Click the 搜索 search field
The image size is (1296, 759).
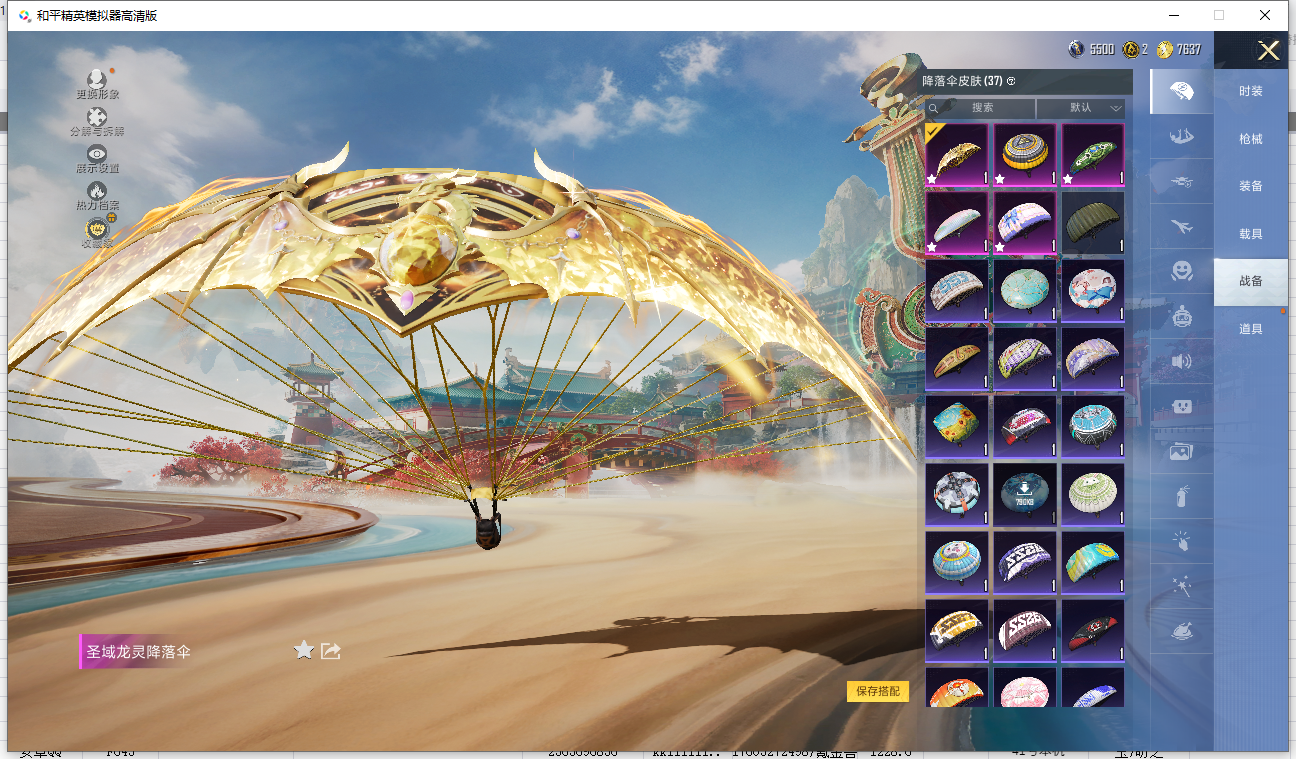982,108
